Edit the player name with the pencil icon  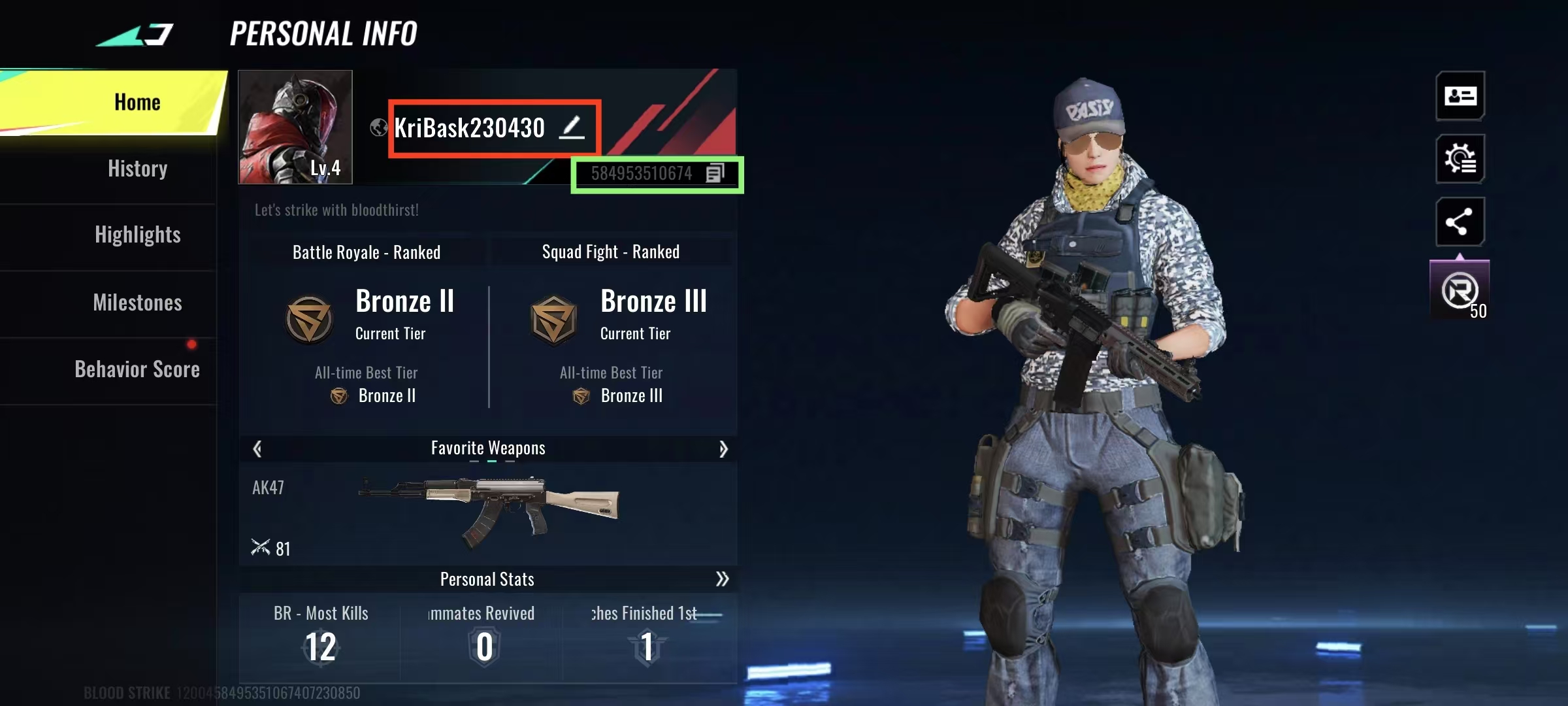click(x=572, y=127)
